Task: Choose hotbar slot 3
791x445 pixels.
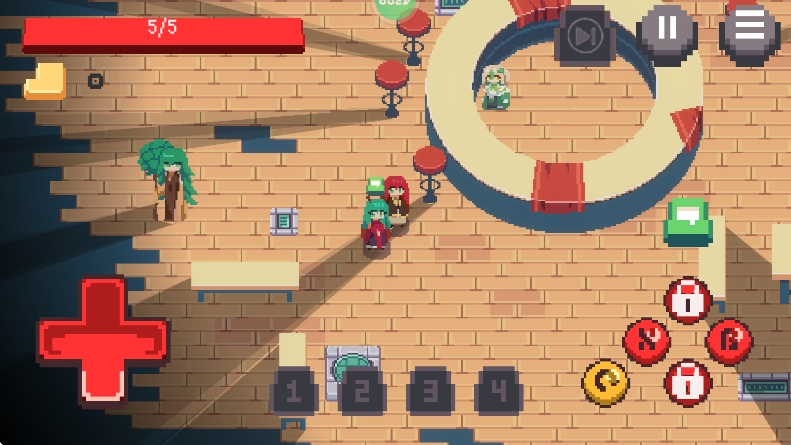Action: 430,391
